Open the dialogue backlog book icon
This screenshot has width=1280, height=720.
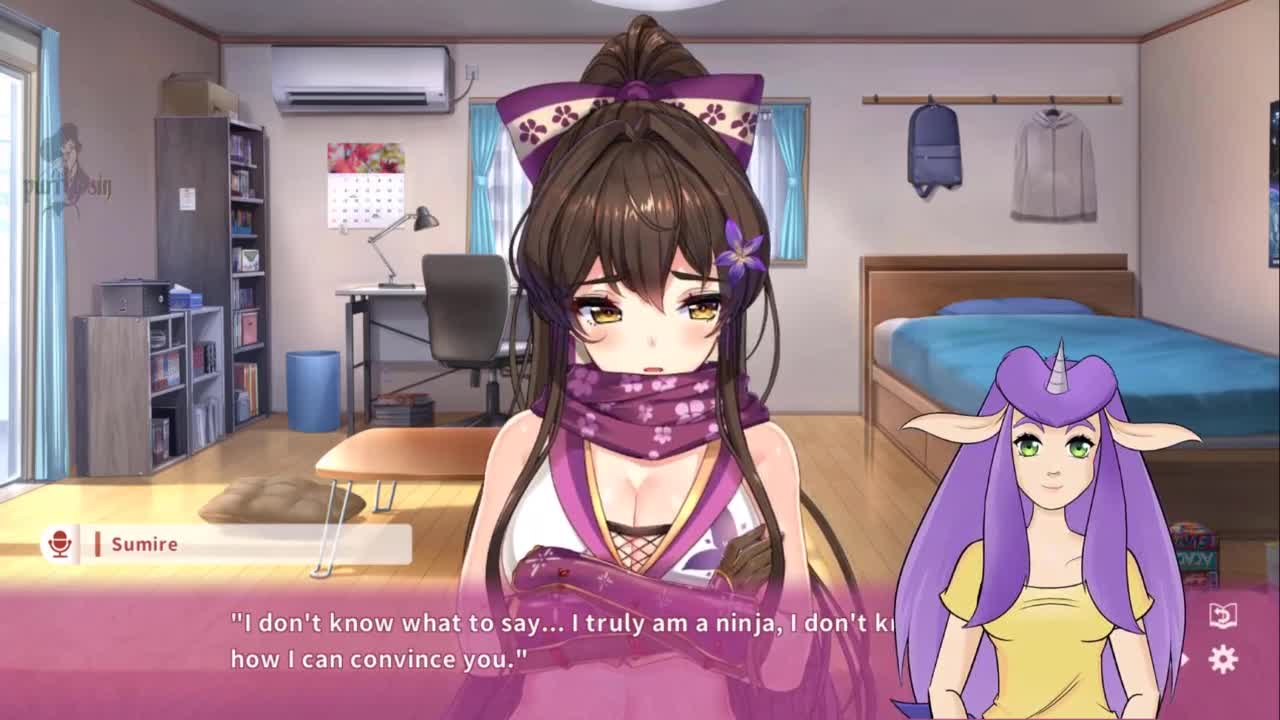(1222, 615)
